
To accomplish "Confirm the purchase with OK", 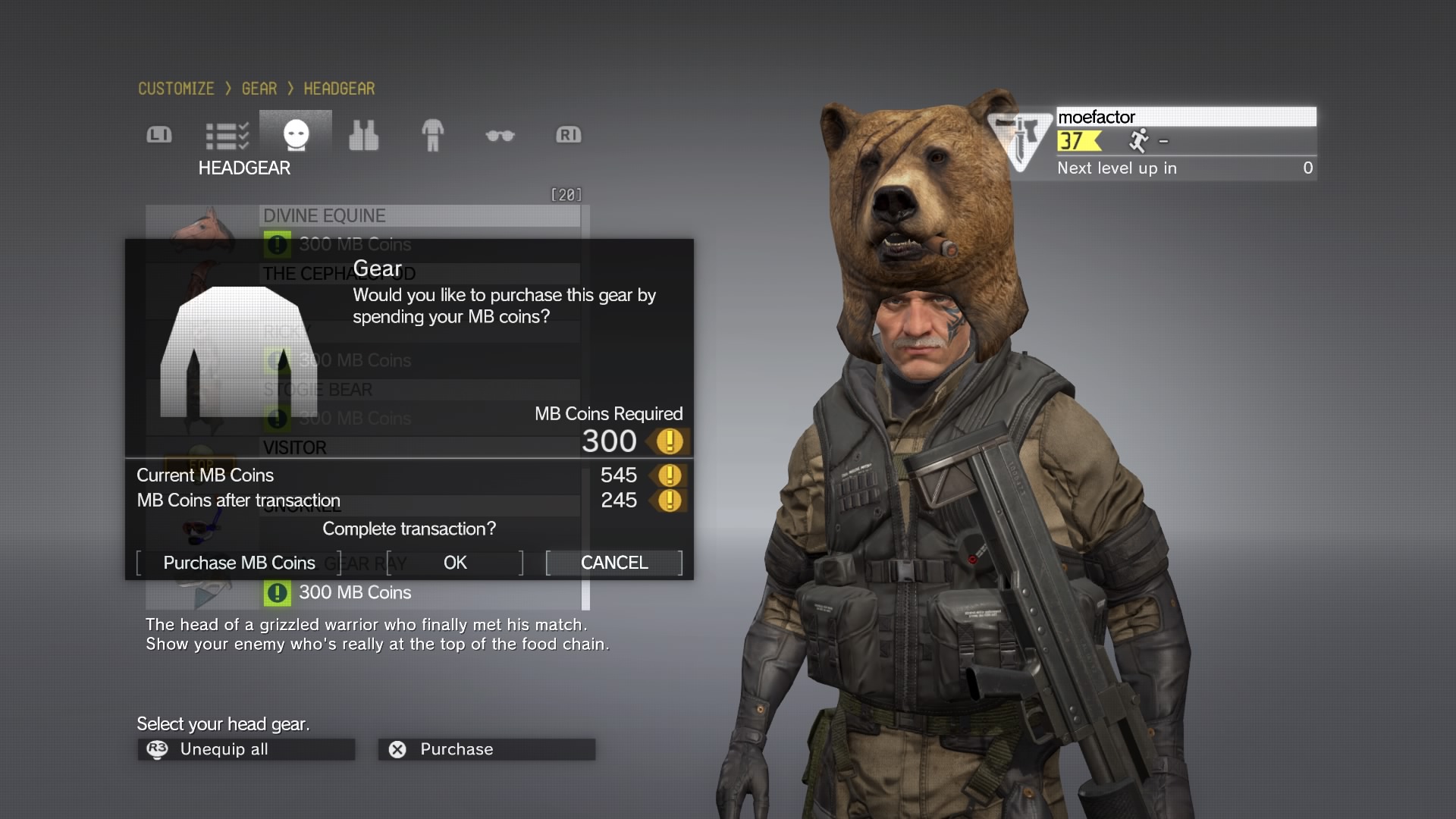I will 455,563.
